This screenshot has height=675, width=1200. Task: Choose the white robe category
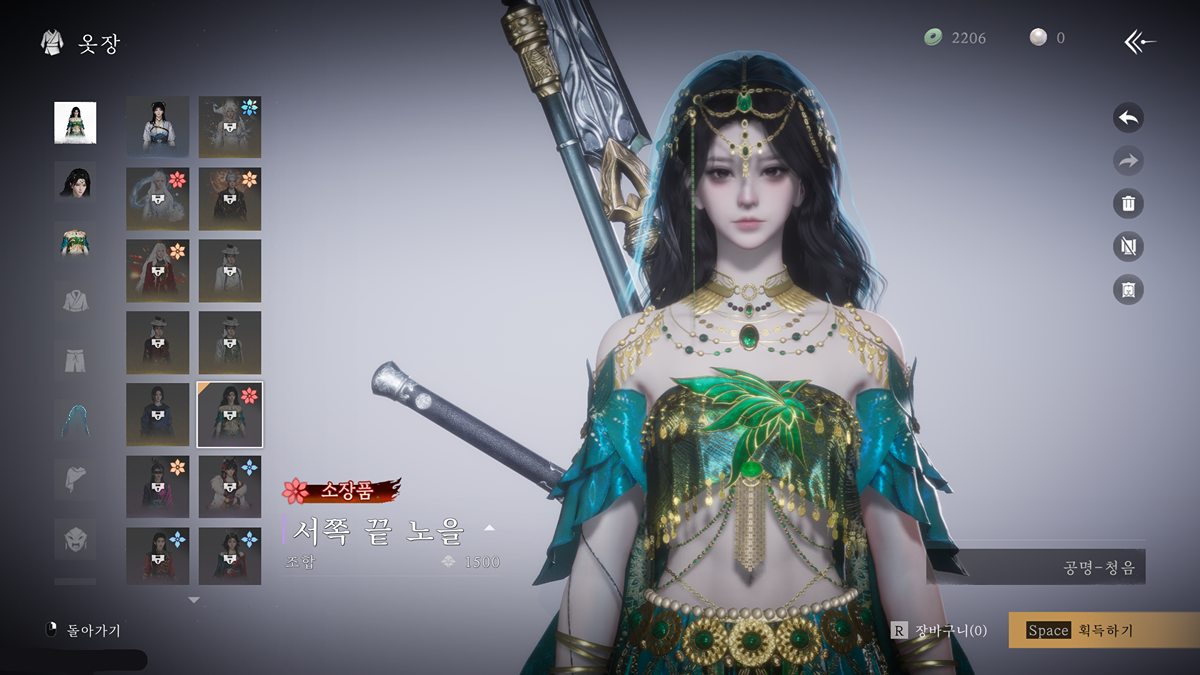(75, 300)
